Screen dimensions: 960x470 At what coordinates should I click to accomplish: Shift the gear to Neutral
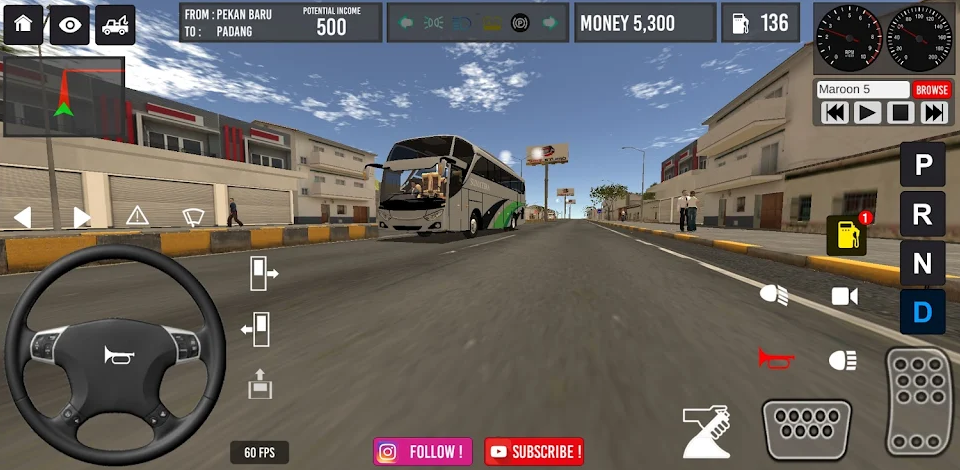tap(922, 263)
